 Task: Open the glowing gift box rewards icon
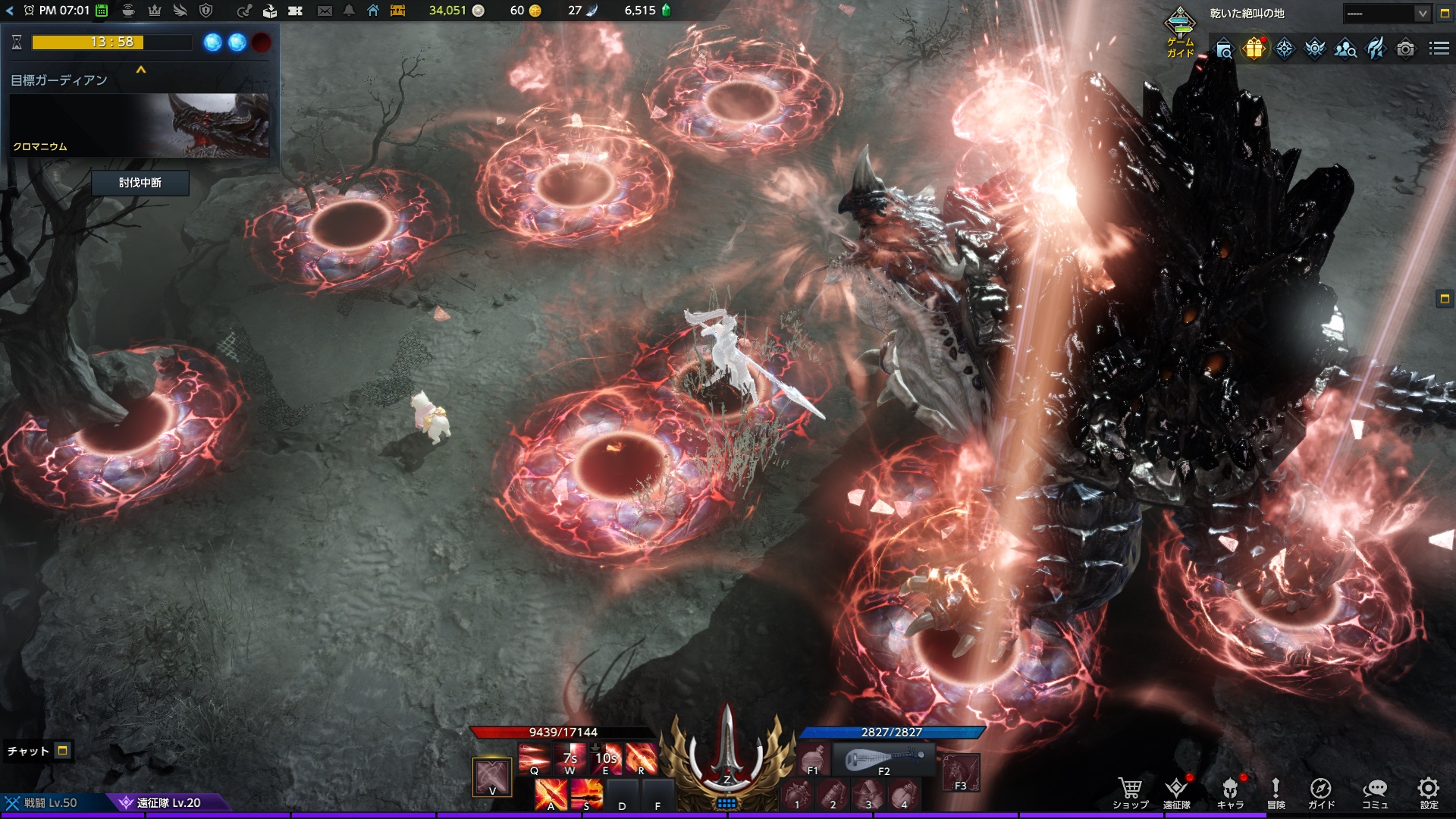(x=1254, y=49)
